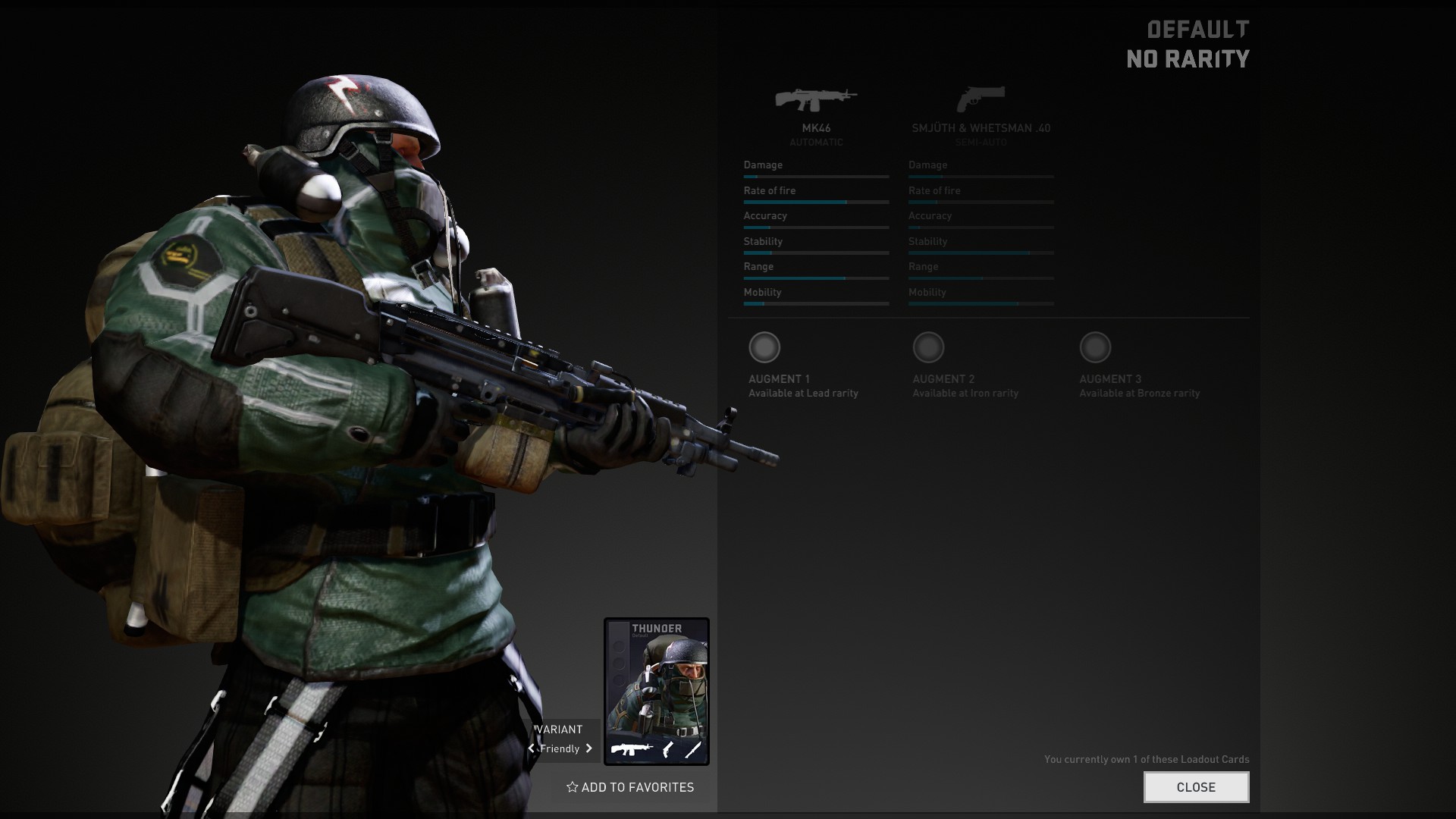Add this loadout card to favorites

tap(630, 787)
